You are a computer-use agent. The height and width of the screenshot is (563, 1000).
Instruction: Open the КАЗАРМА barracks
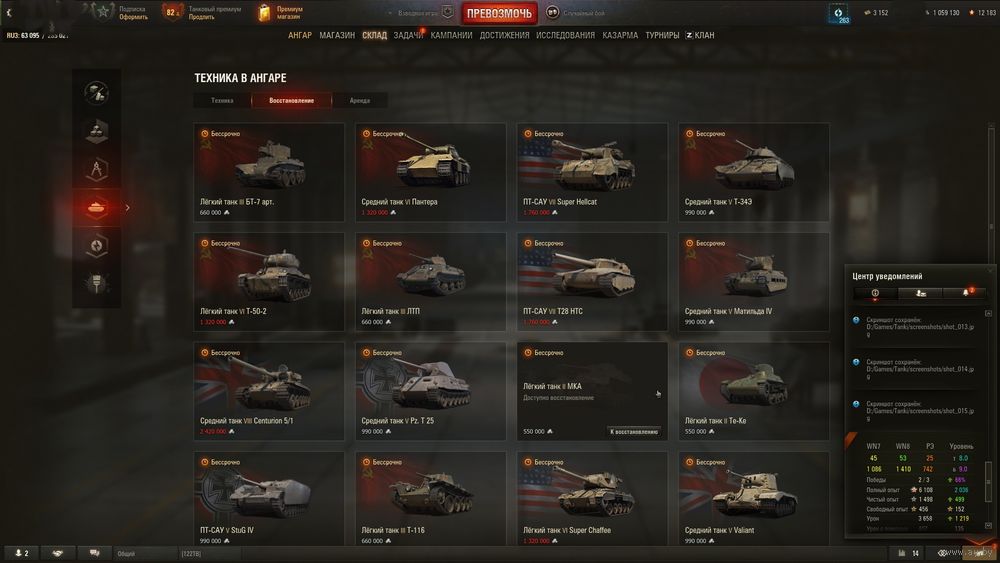click(620, 35)
